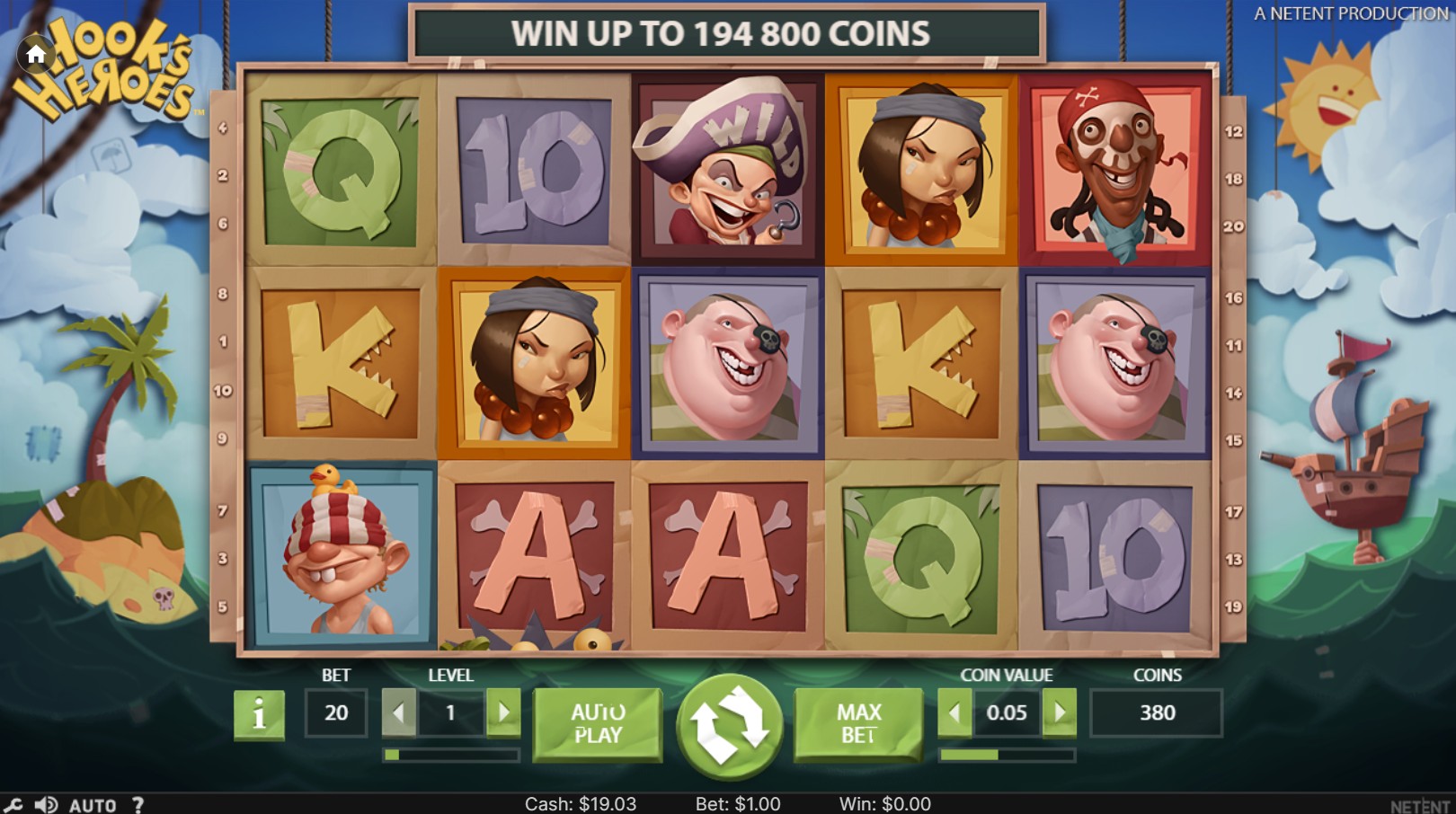Image resolution: width=1456 pixels, height=814 pixels.
Task: Select the Bet display showing 20
Action: pos(335,712)
